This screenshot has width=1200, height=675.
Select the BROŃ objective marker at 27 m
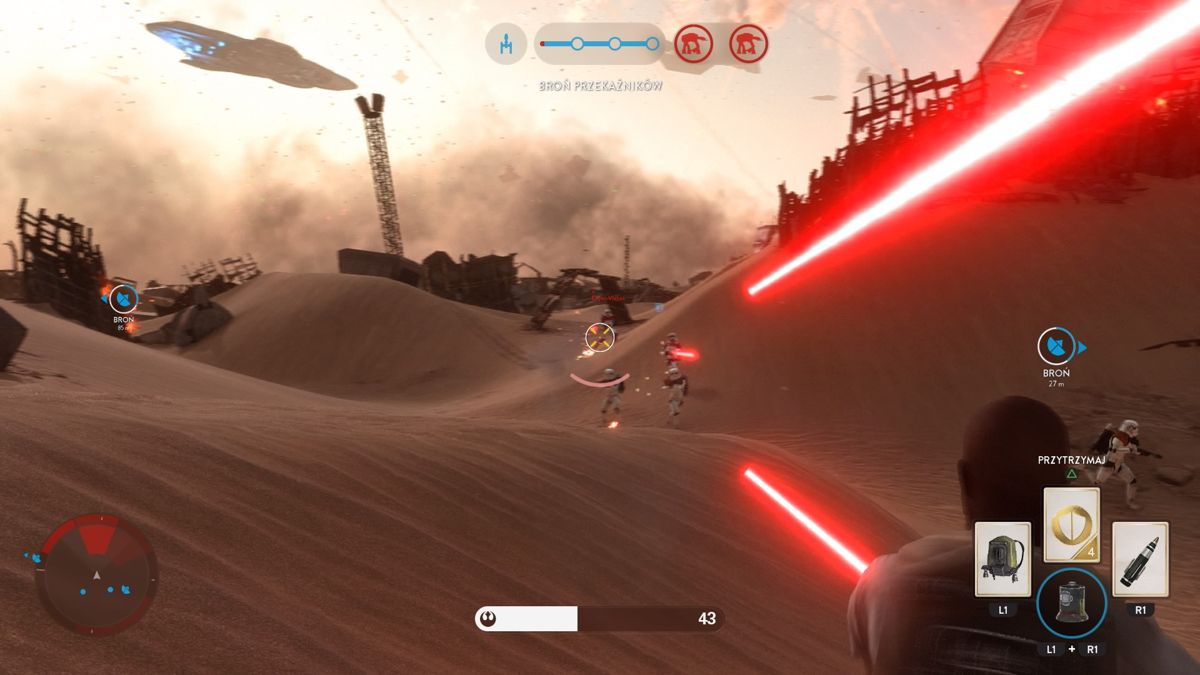tap(1053, 348)
